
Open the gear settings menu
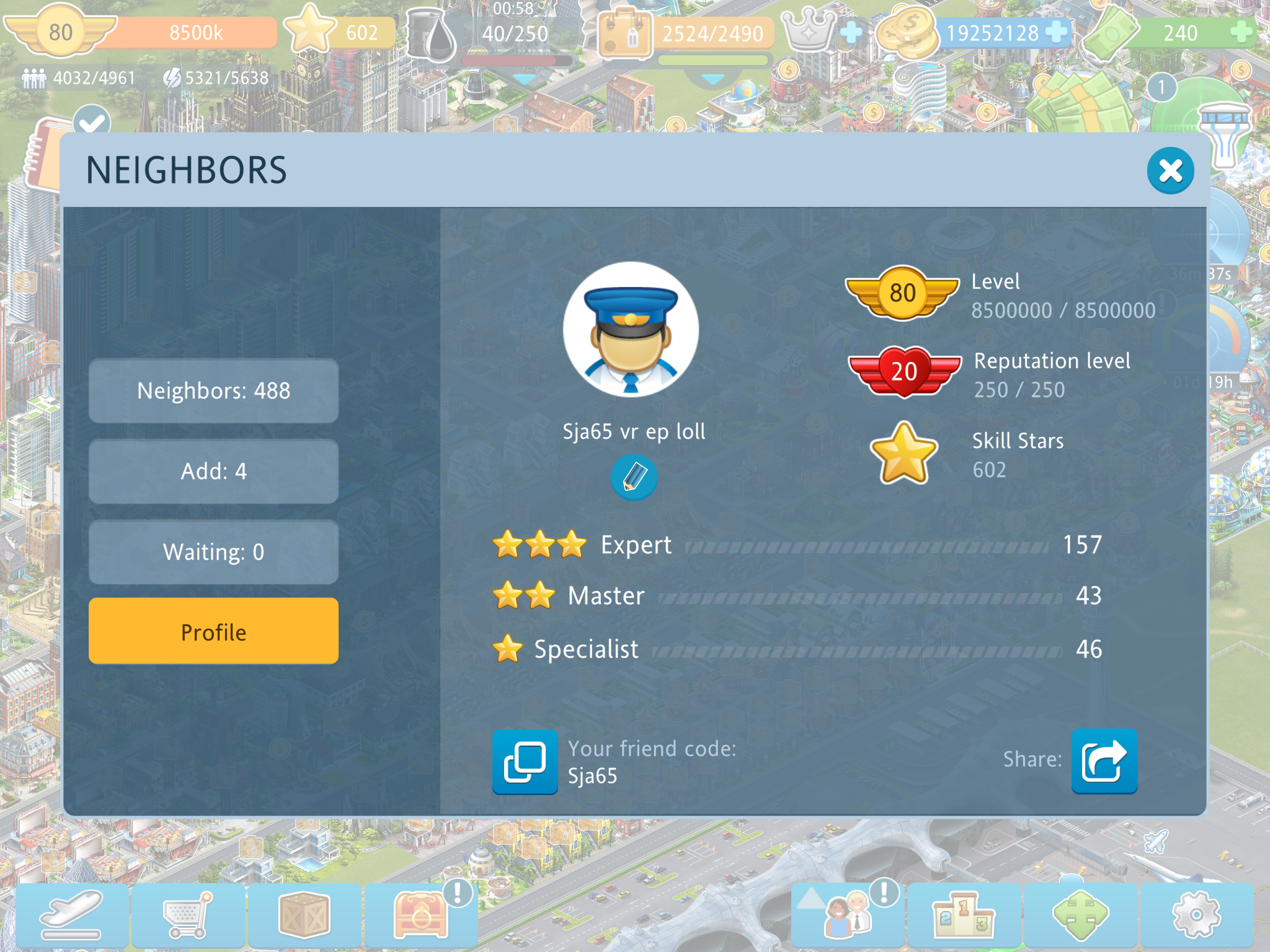click(x=1196, y=915)
